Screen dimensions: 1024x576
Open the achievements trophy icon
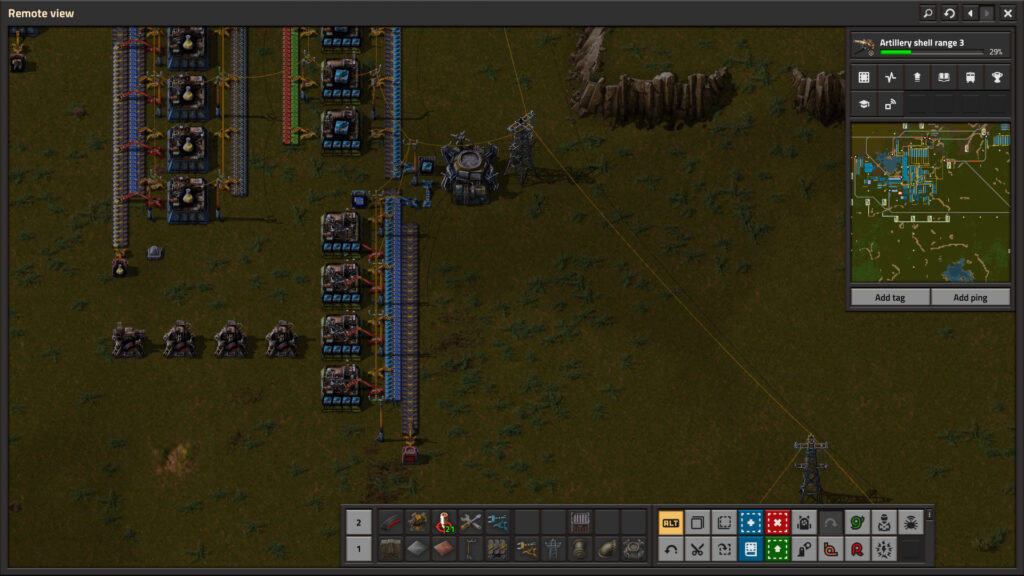[x=997, y=77]
